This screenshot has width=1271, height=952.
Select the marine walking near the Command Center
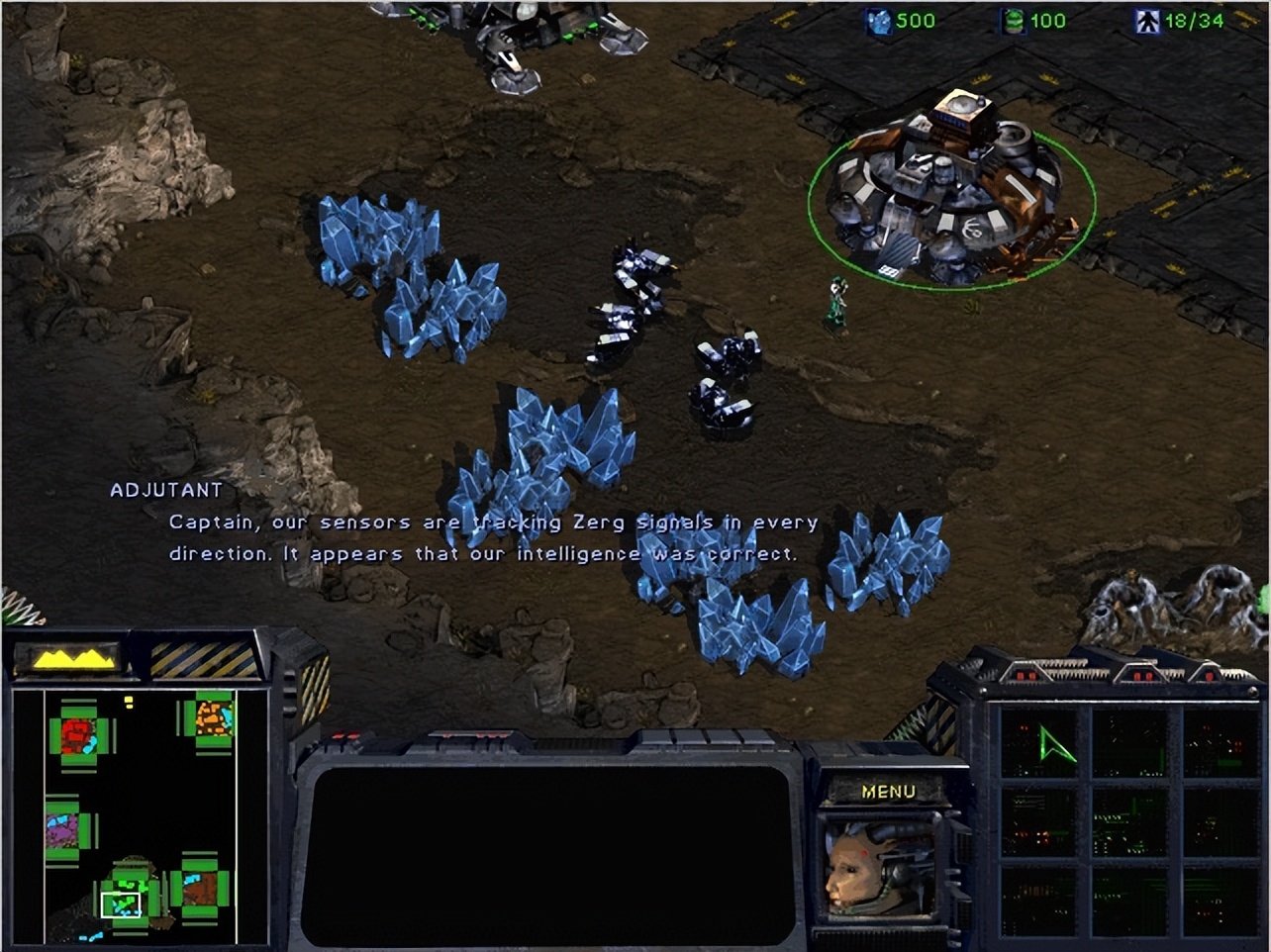837,297
